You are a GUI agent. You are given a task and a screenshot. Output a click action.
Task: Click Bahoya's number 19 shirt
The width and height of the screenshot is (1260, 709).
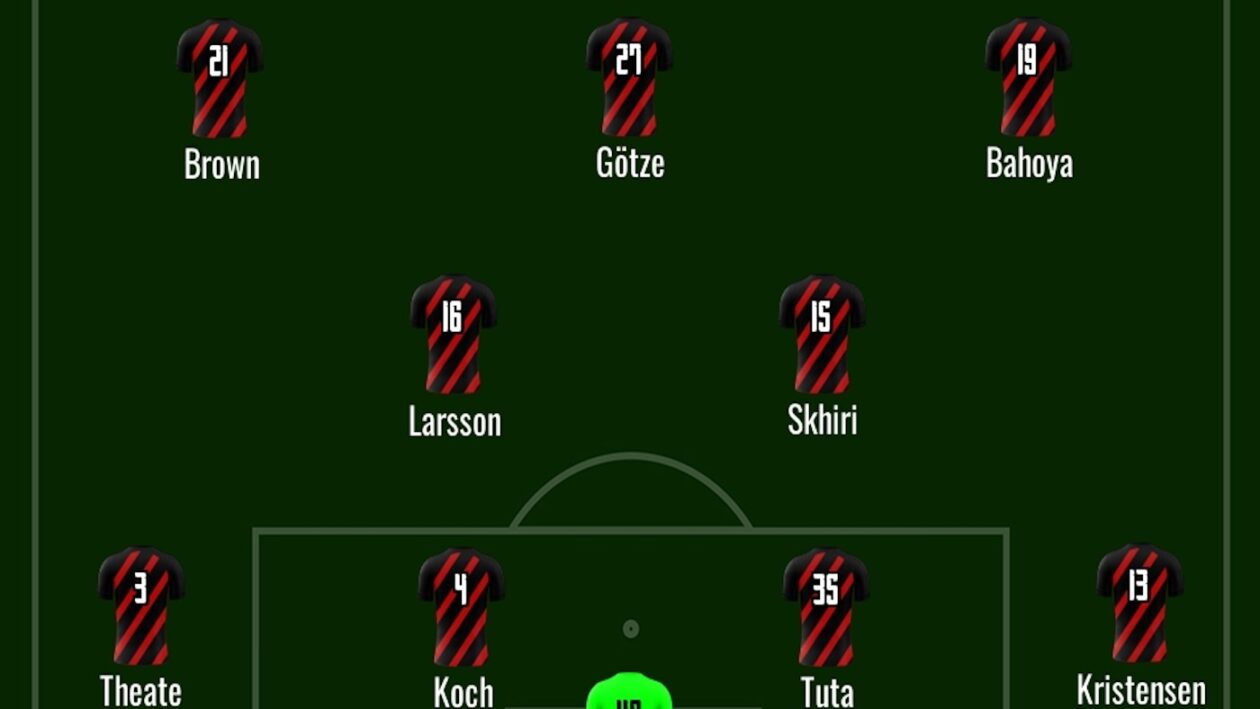coord(1028,77)
